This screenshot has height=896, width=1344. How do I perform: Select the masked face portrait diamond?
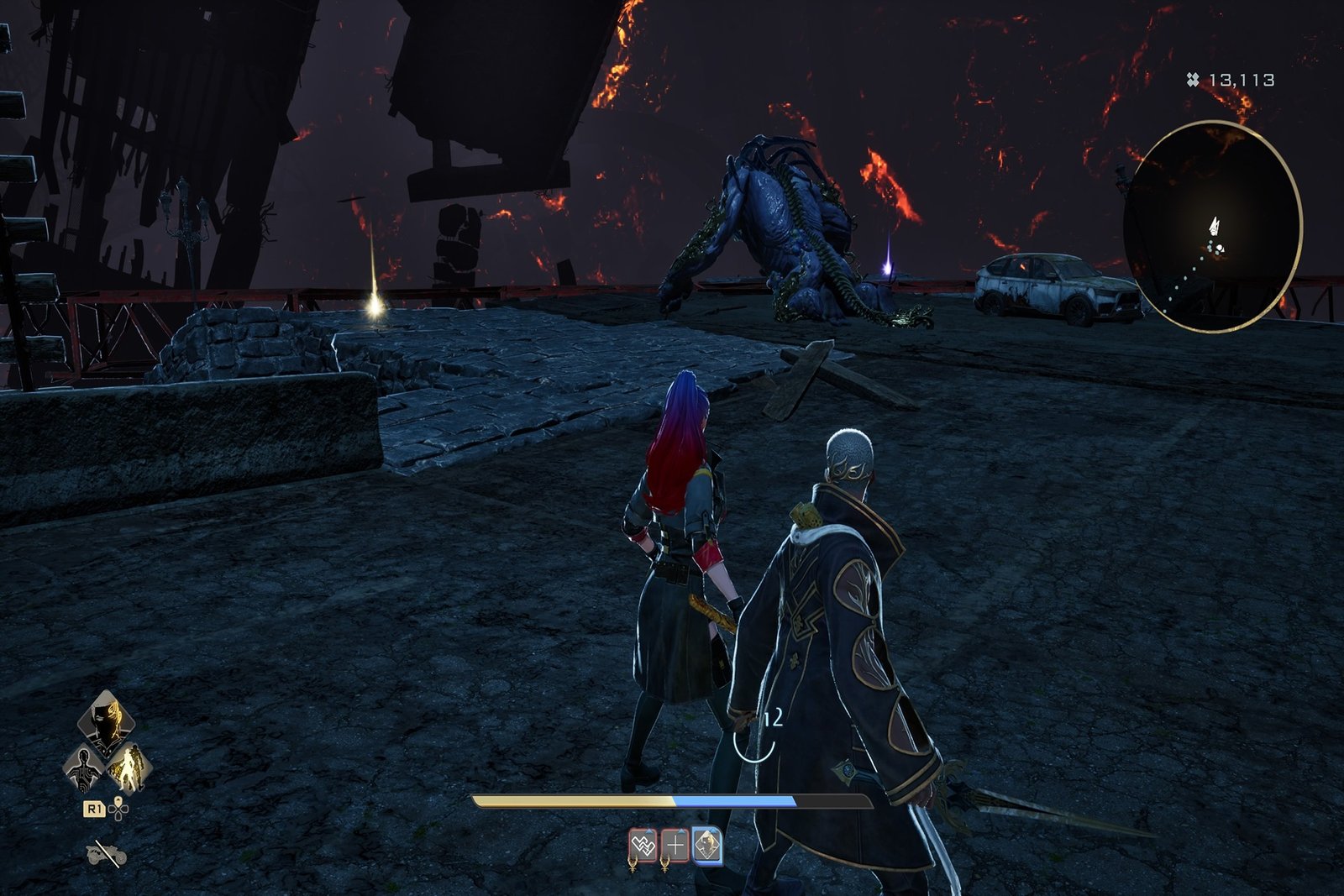(x=107, y=722)
